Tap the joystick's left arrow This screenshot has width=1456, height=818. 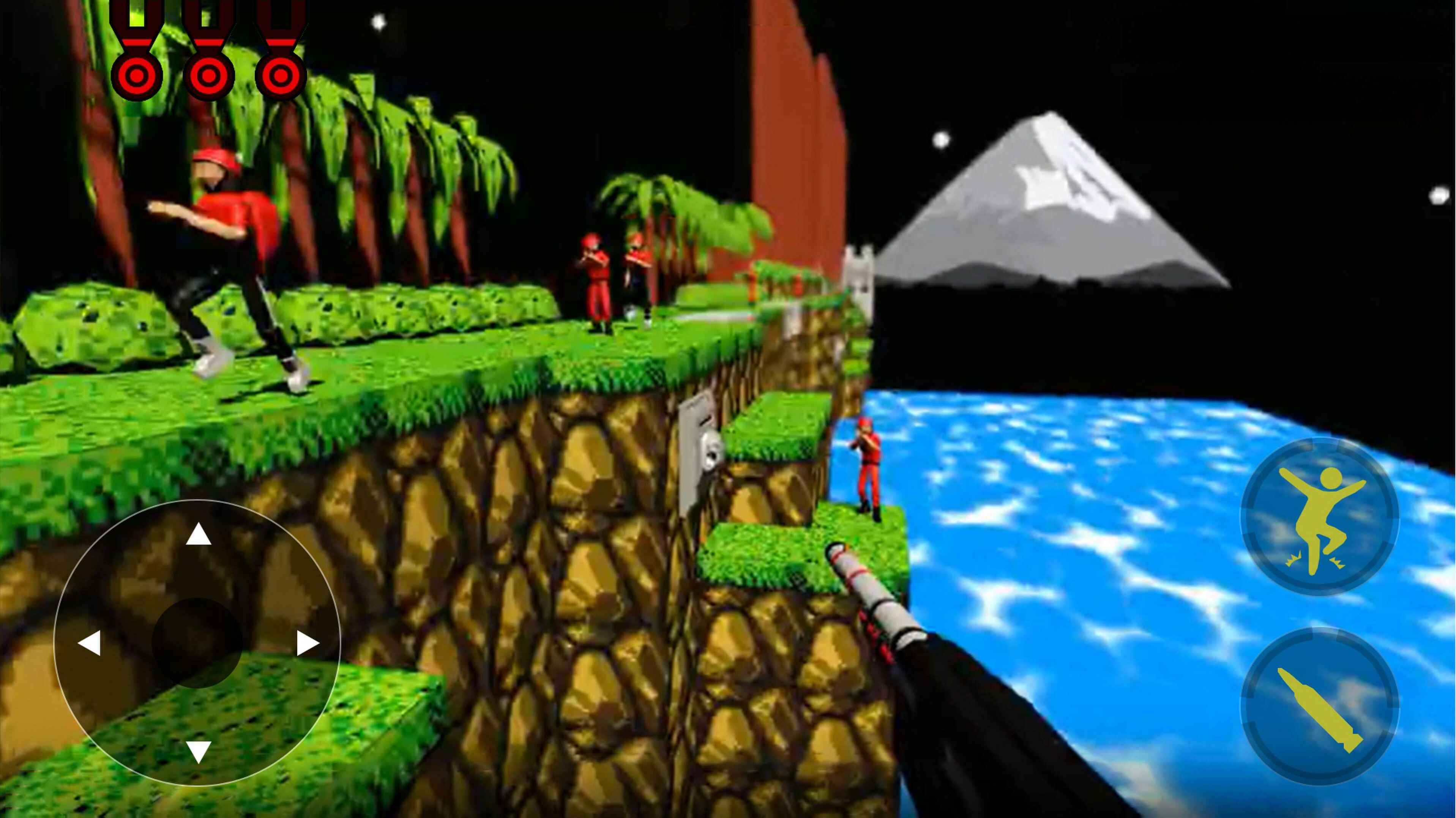[89, 643]
